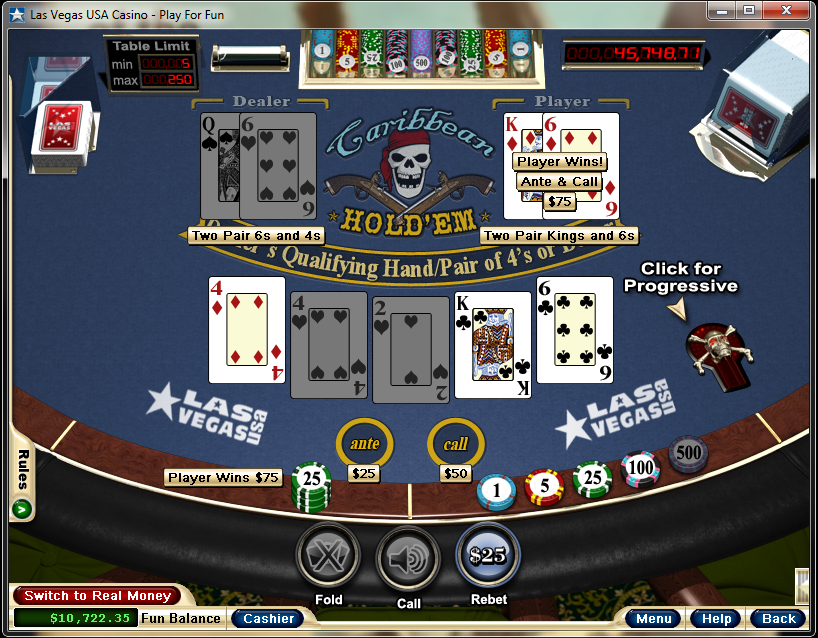Select the $1 chip
818x638 pixels.
coord(496,490)
